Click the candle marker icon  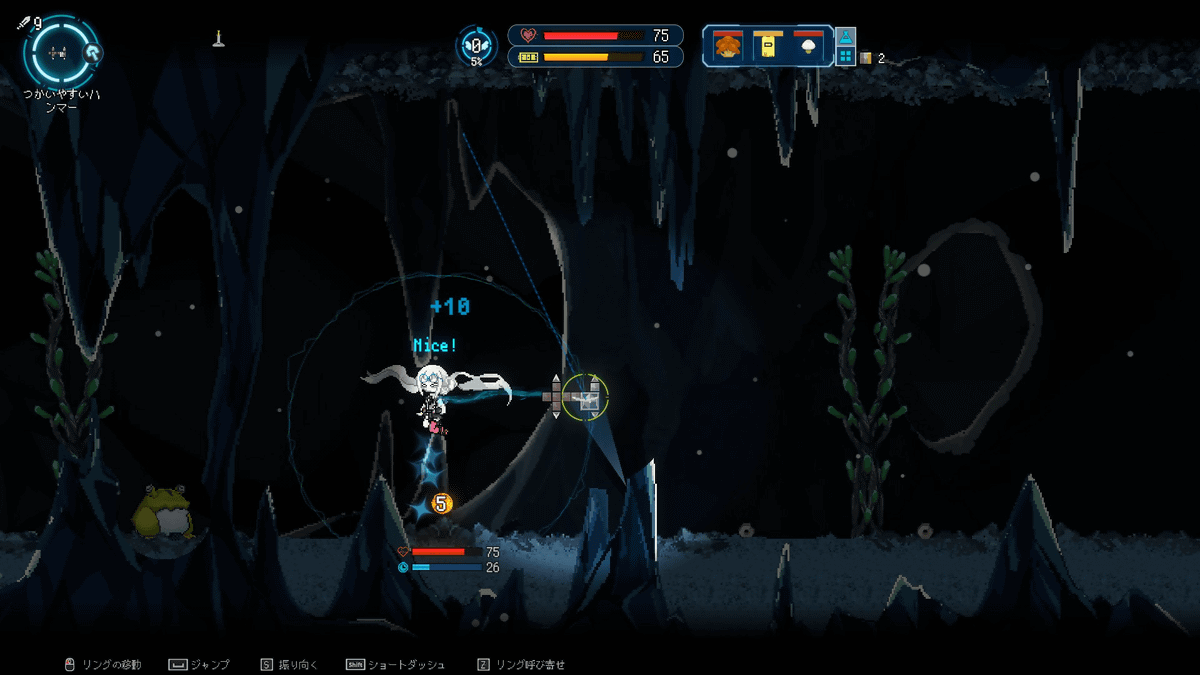click(x=217, y=39)
